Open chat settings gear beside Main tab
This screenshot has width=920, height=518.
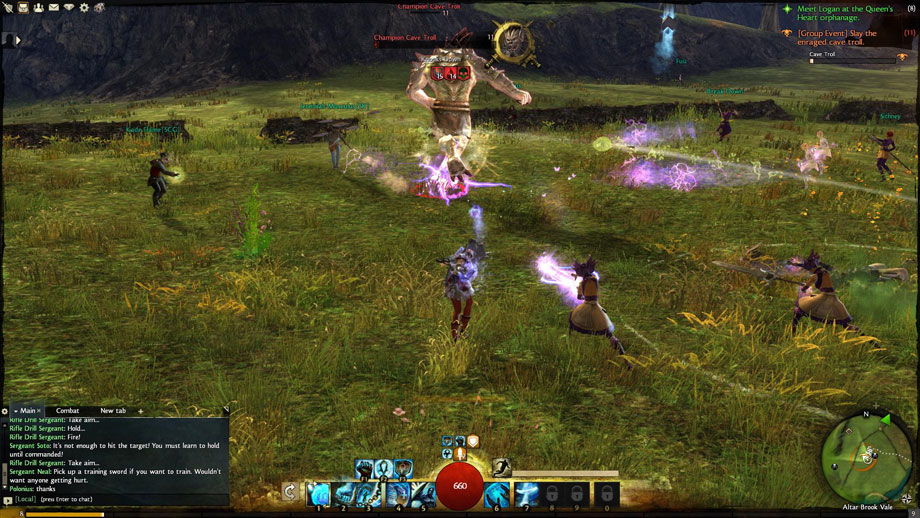5,411
